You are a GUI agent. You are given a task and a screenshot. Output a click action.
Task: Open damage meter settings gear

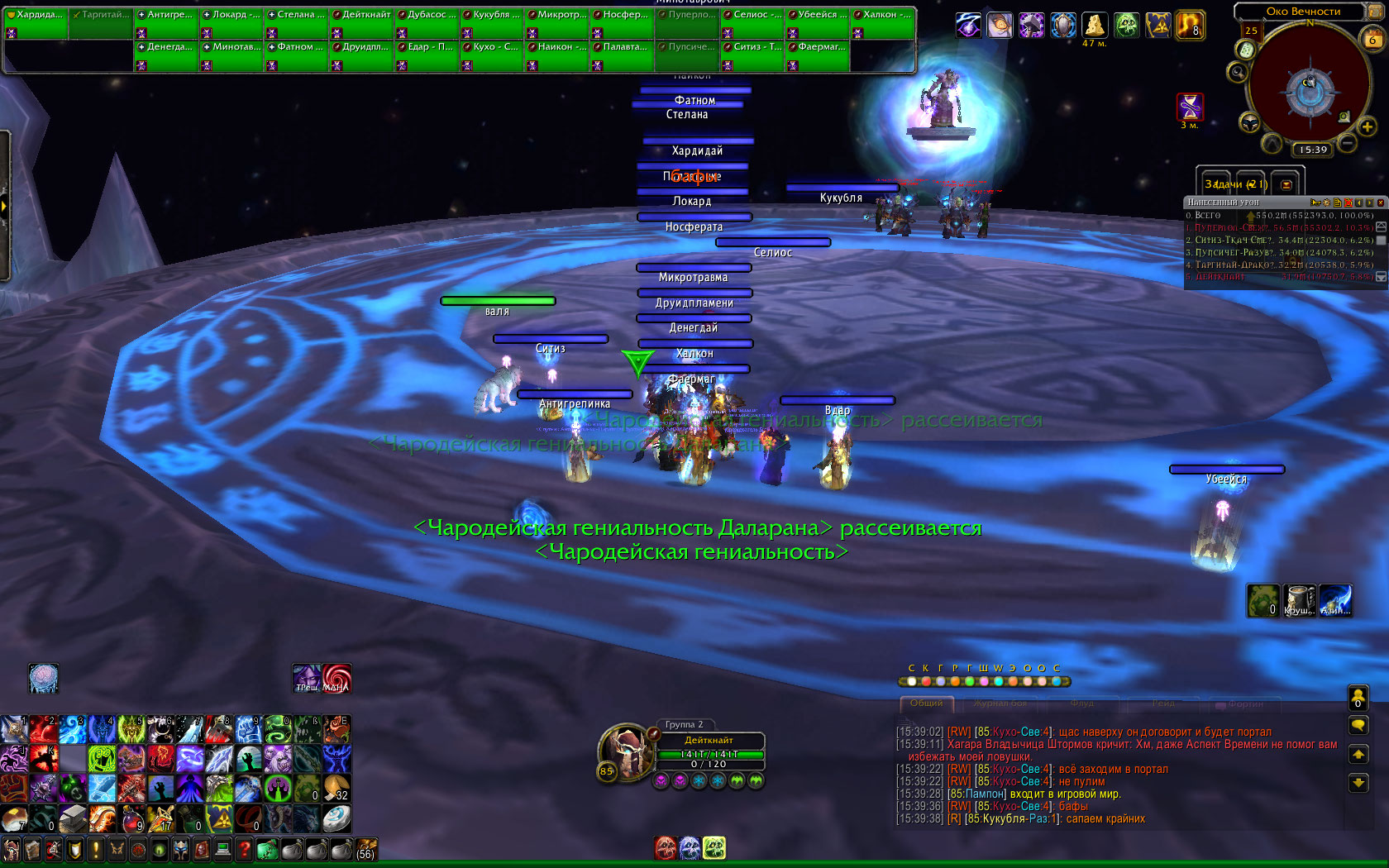click(x=1327, y=203)
